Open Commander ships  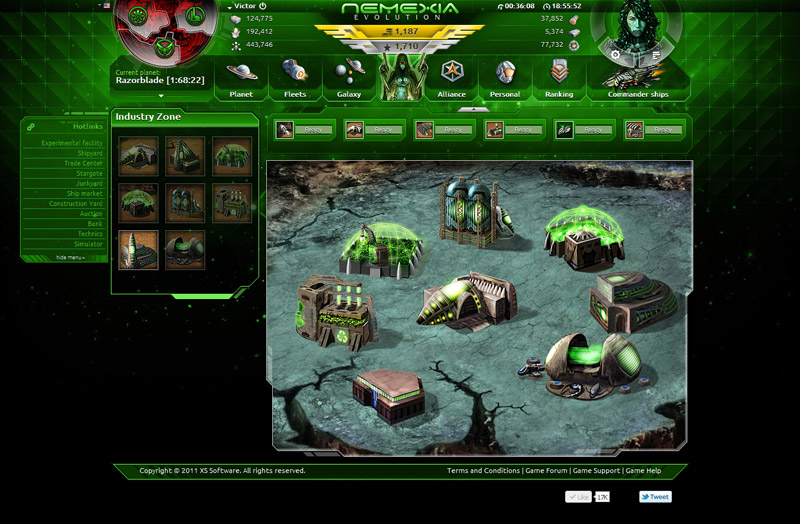(x=637, y=78)
